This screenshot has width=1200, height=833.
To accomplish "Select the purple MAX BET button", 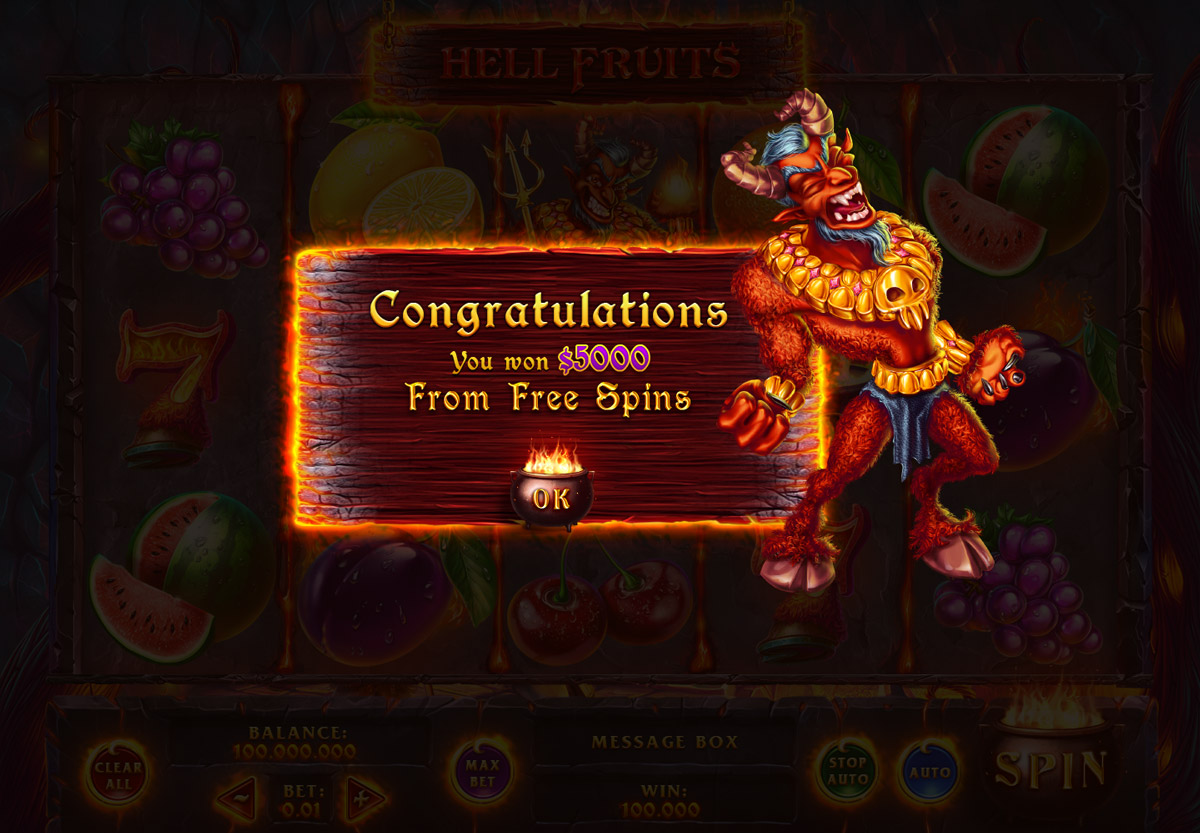I will [x=483, y=772].
